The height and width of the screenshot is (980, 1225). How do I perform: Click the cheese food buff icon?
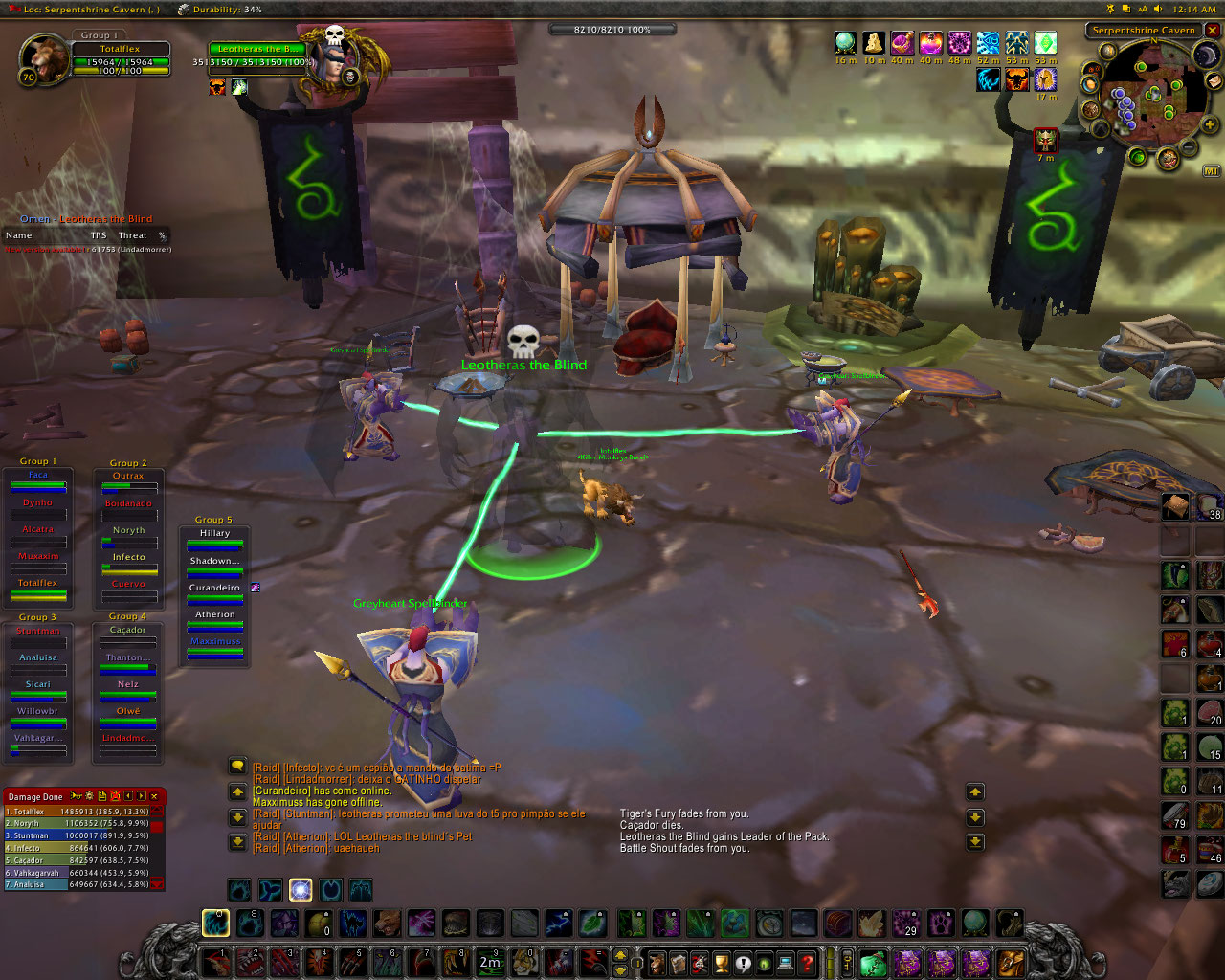coord(874,43)
